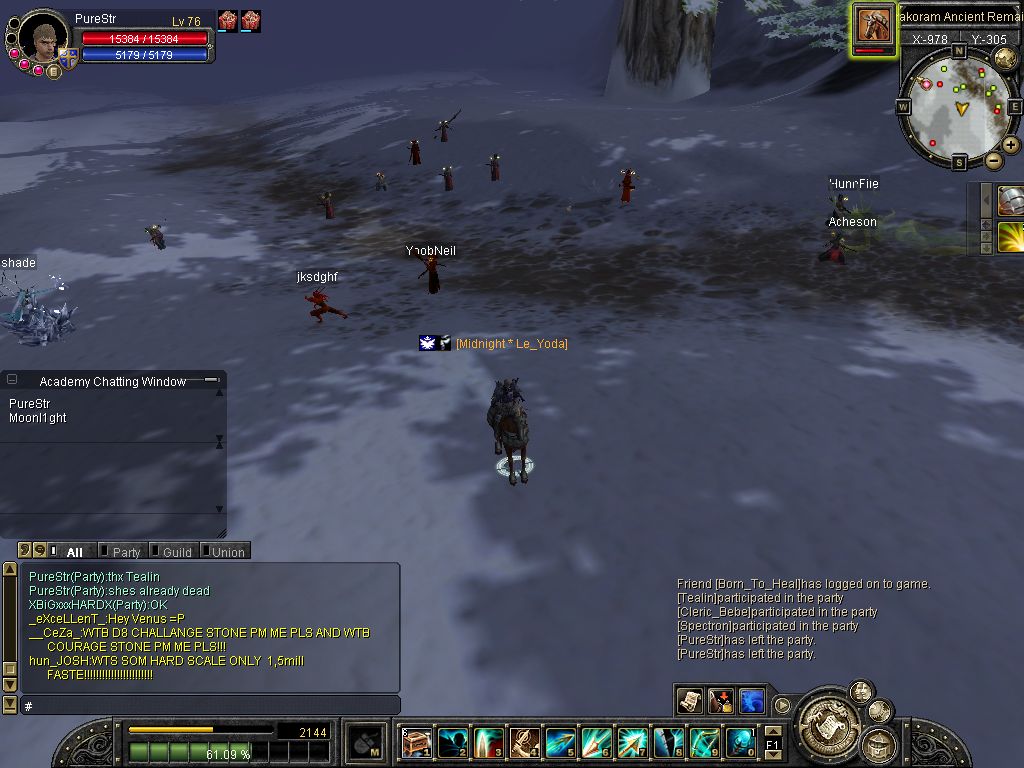Open the scroll icon above the hotbar
This screenshot has width=1024, height=768.
point(689,701)
